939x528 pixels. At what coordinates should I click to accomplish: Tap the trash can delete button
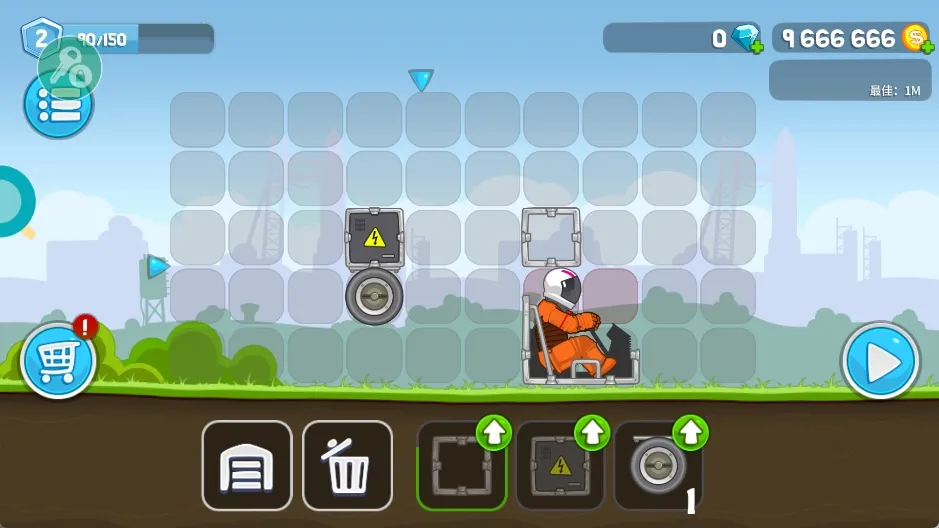[x=347, y=466]
